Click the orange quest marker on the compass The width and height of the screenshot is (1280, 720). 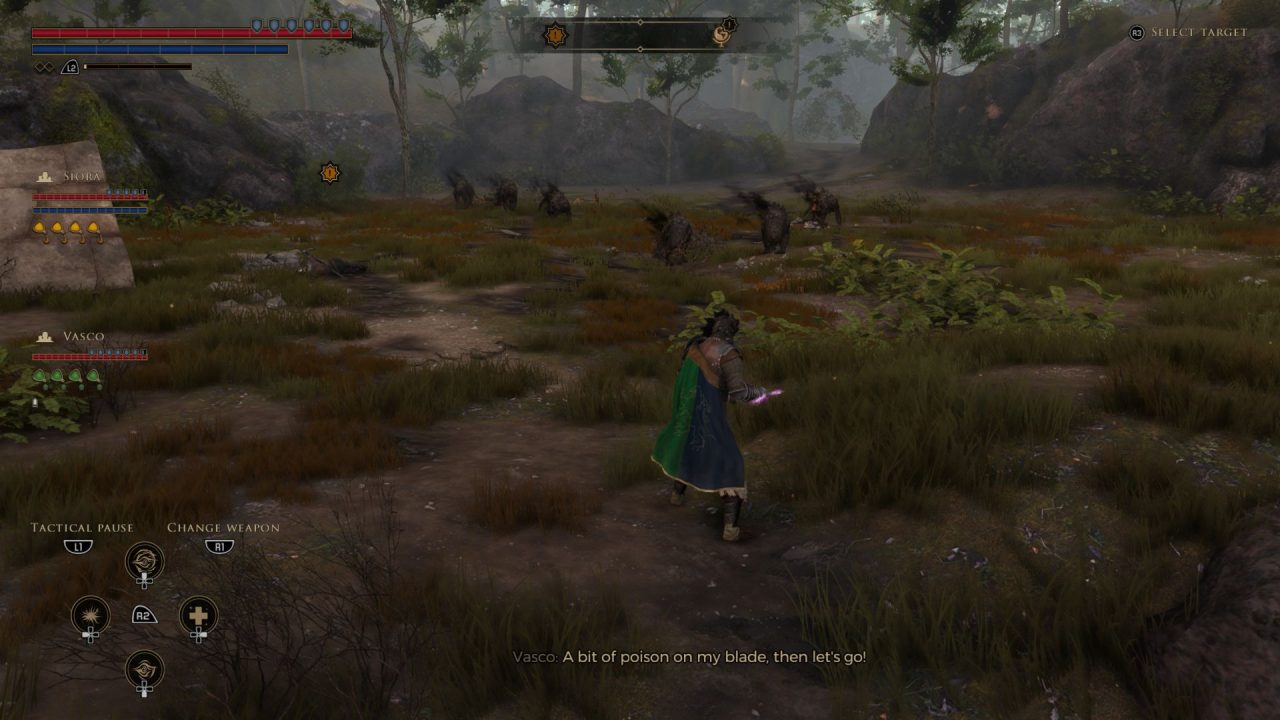tap(555, 35)
